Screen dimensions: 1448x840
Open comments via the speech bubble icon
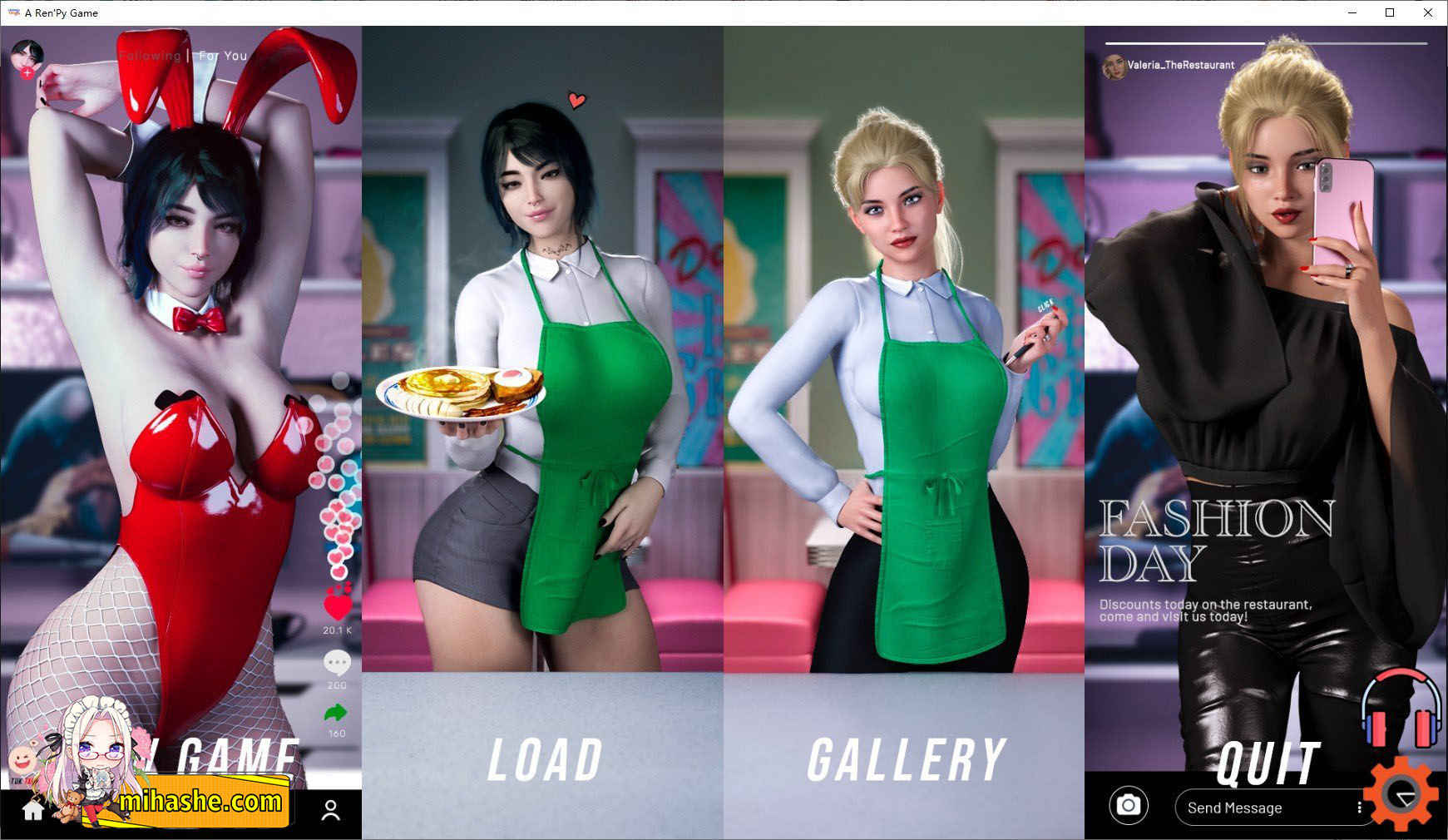coord(336,663)
